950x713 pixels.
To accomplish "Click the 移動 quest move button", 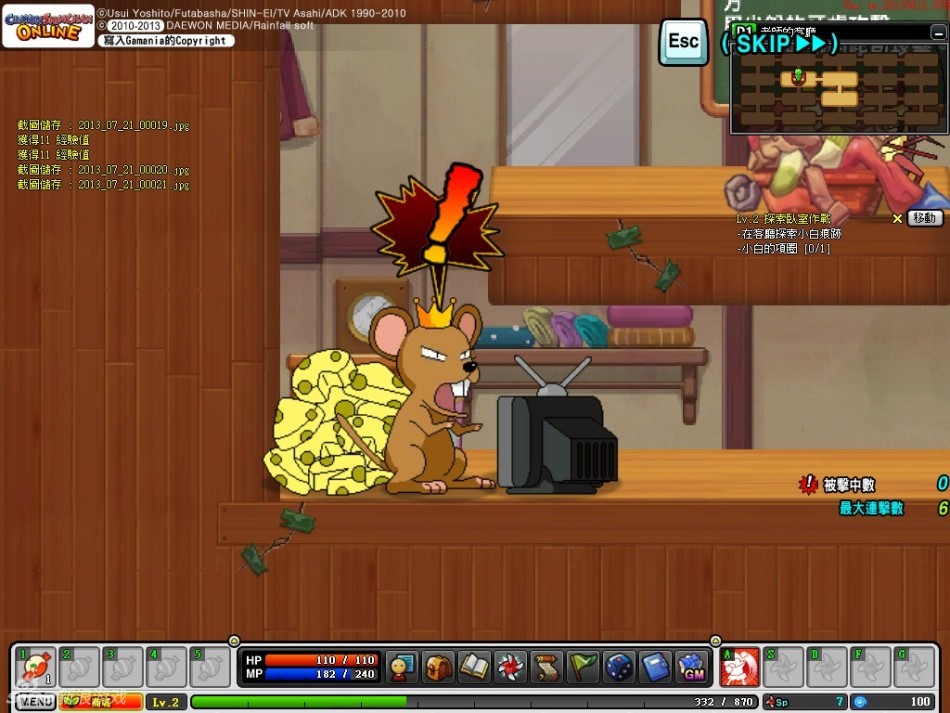I will [x=925, y=218].
